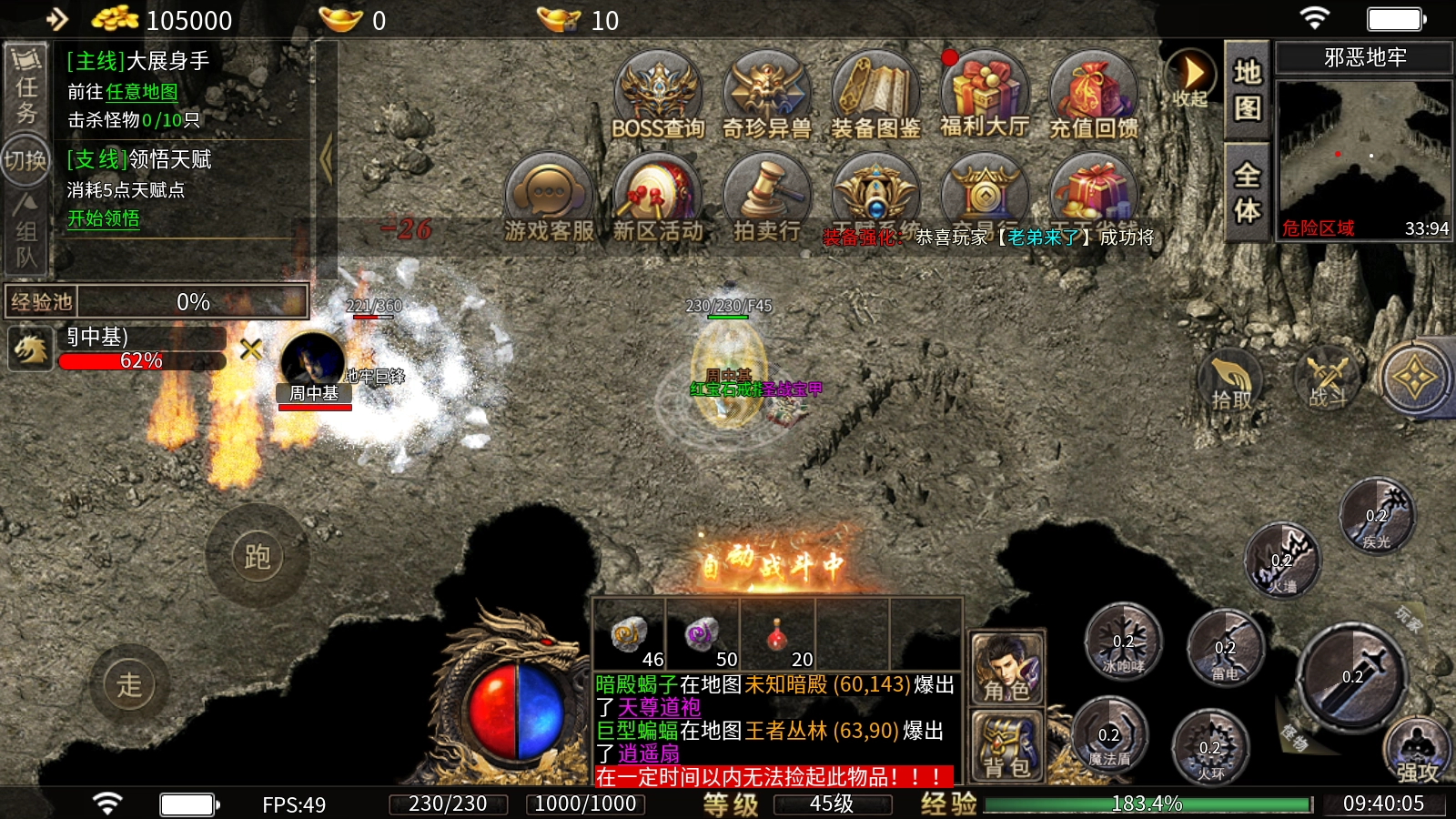This screenshot has height=819, width=1456.
Task: Open the 装备图鉴 equipment guide
Action: point(875,96)
